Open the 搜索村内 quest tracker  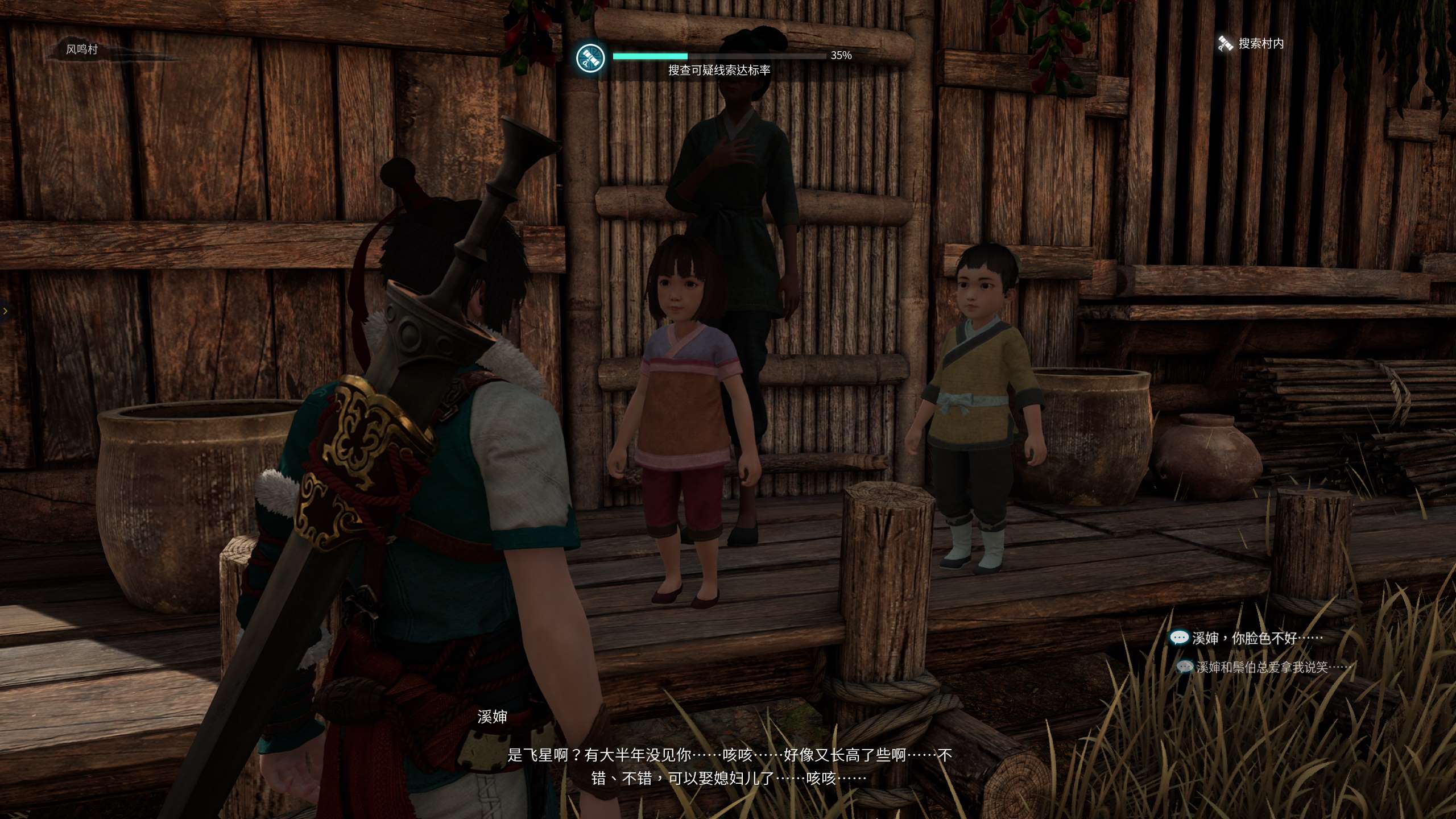1251,43
